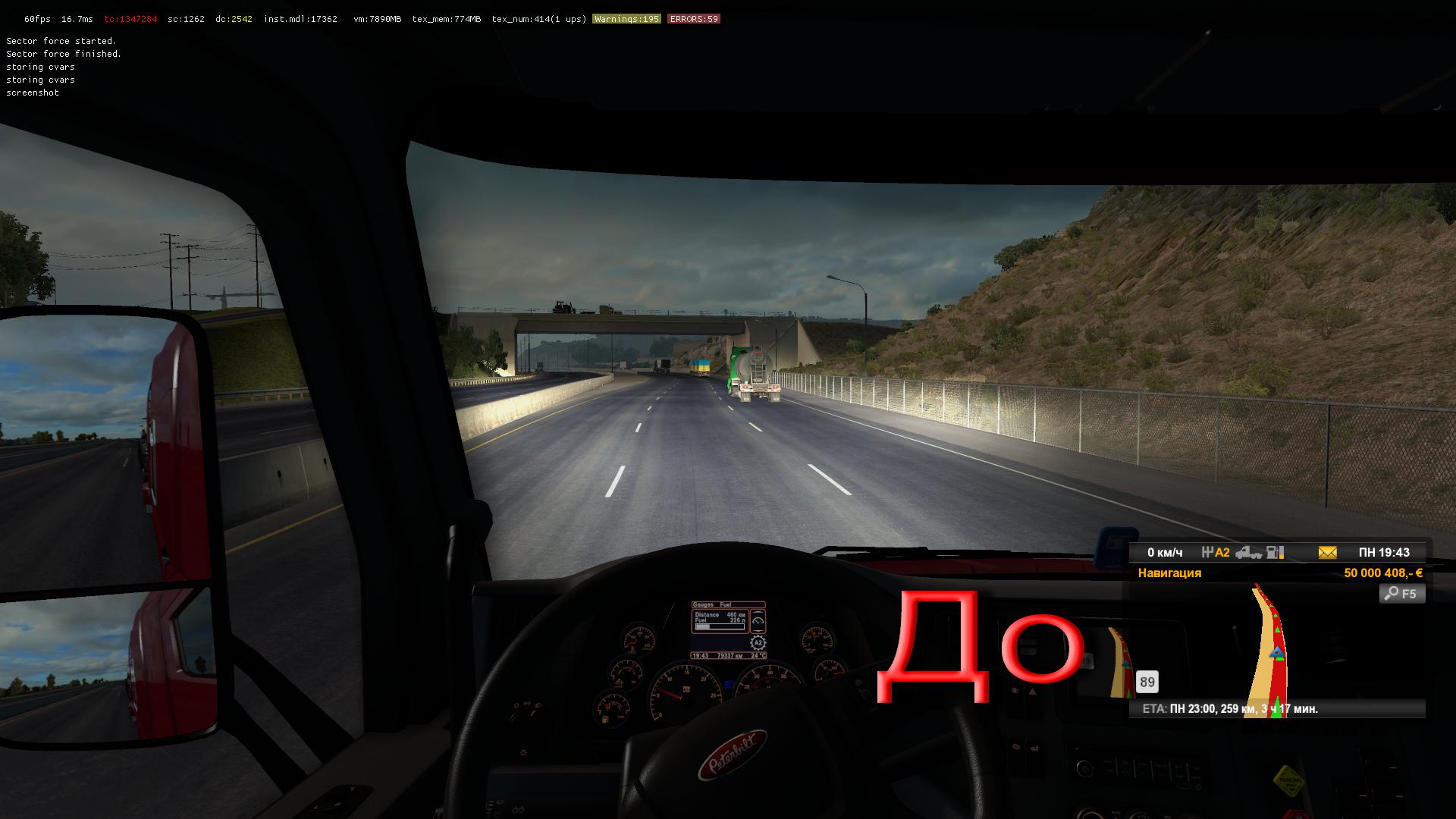1456x819 pixels.
Task: Click the route 89 sign on the GPS map
Action: coord(1147,682)
